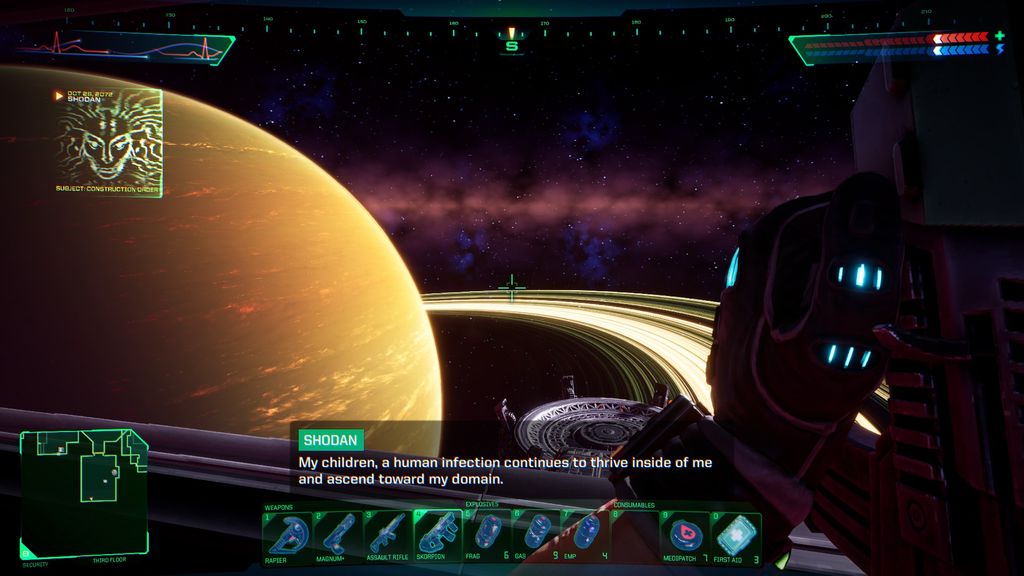Select the Rapier weapon slot
This screenshot has width=1024, height=576.
pyautogui.click(x=287, y=537)
